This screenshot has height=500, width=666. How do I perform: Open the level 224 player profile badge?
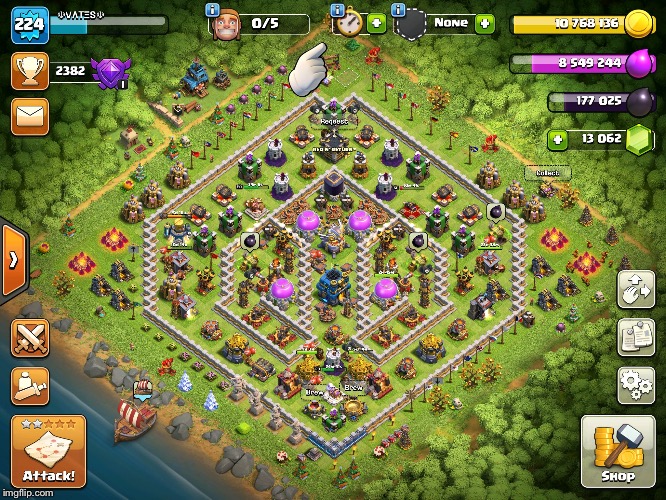[x=30, y=24]
